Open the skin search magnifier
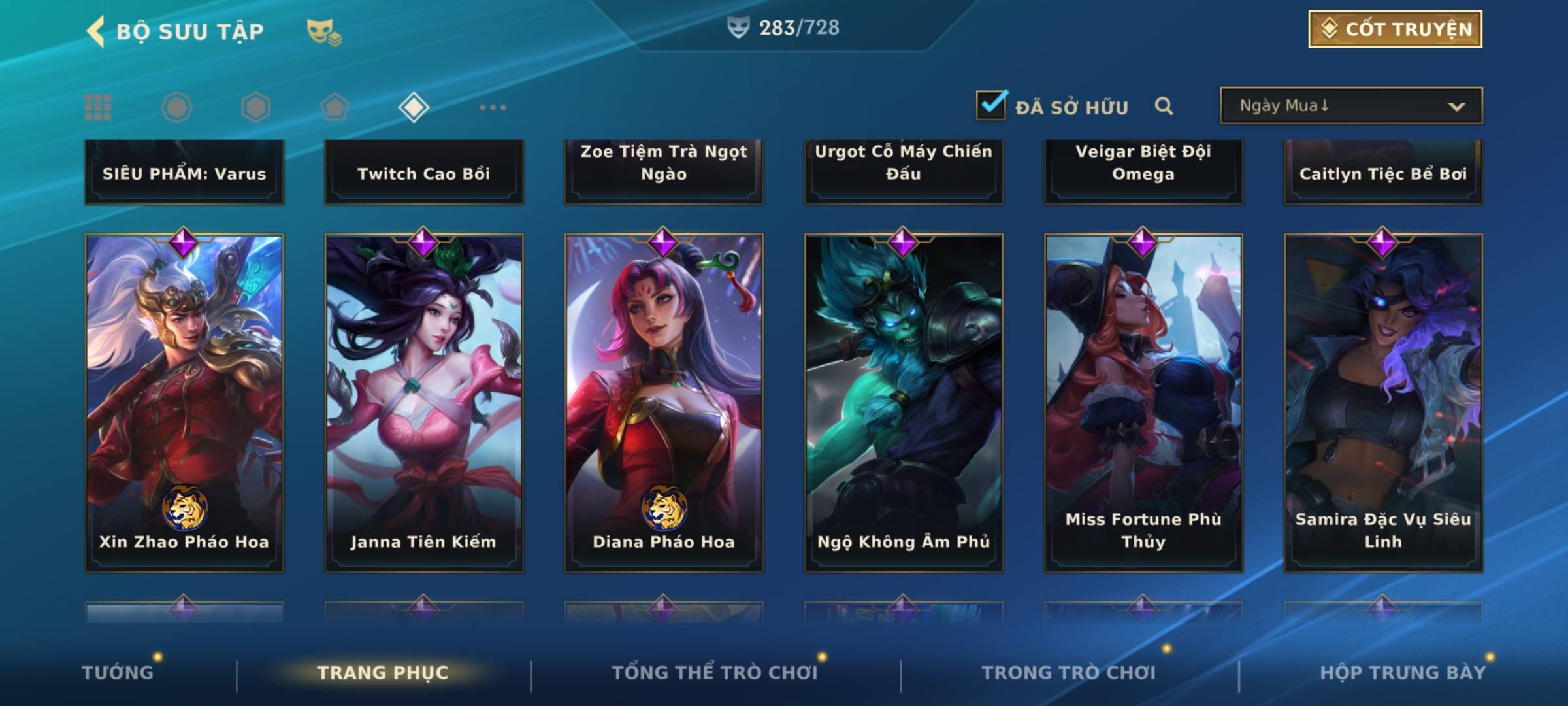This screenshot has height=706, width=1568. 1164,106
